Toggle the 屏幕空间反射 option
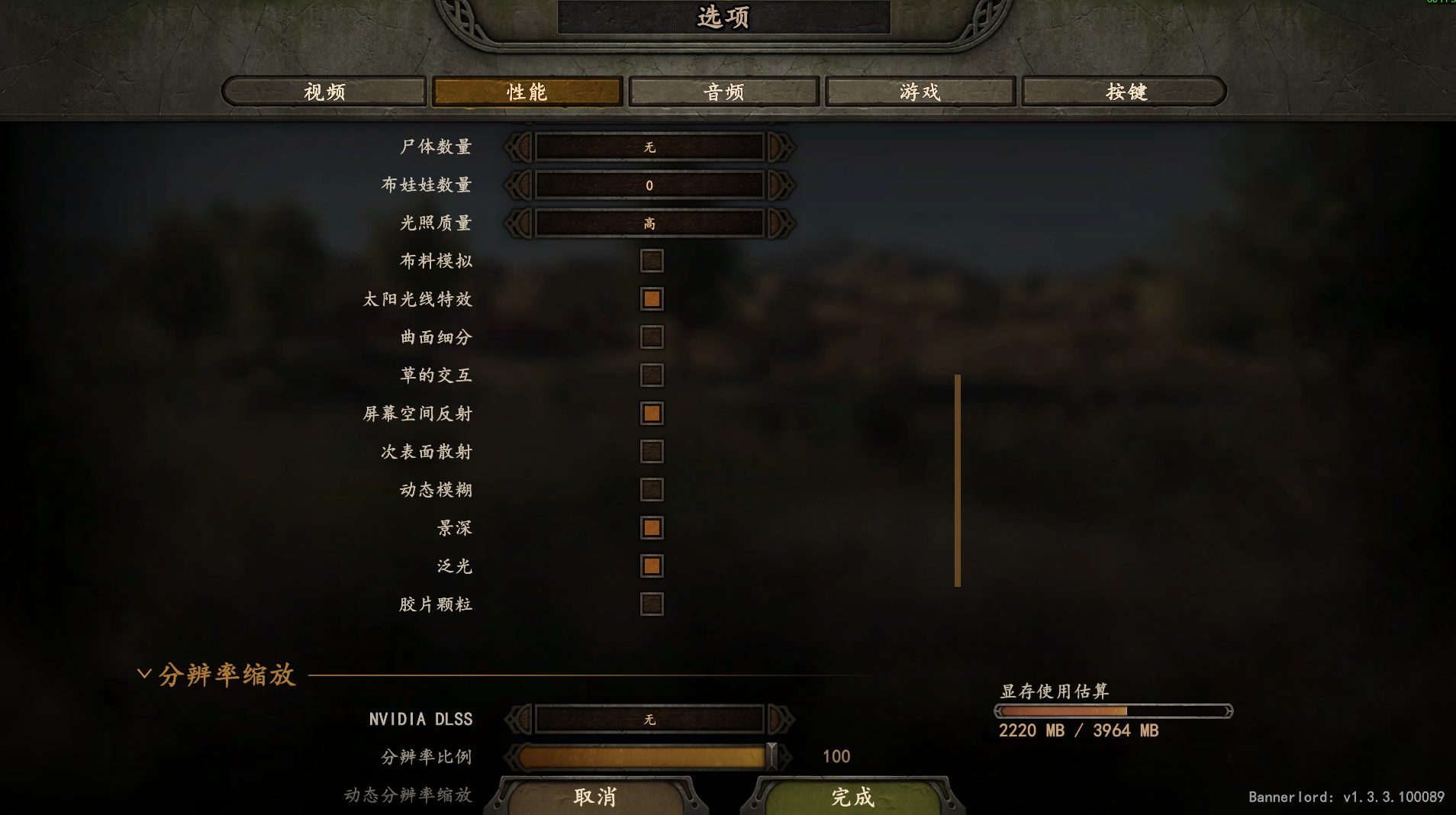The width and height of the screenshot is (1456, 815). click(652, 414)
